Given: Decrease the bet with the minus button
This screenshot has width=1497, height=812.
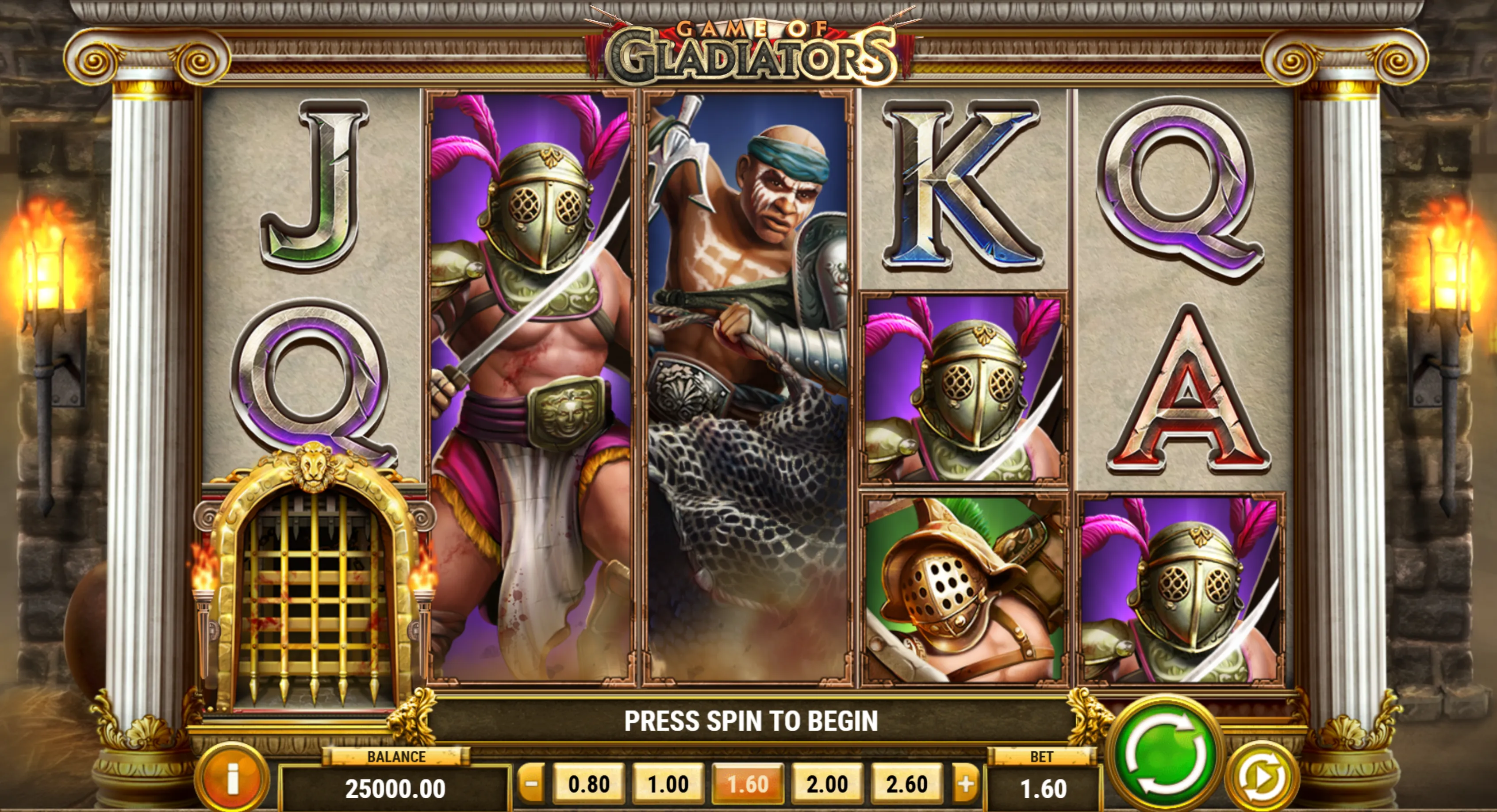Looking at the screenshot, I should coord(531,784).
